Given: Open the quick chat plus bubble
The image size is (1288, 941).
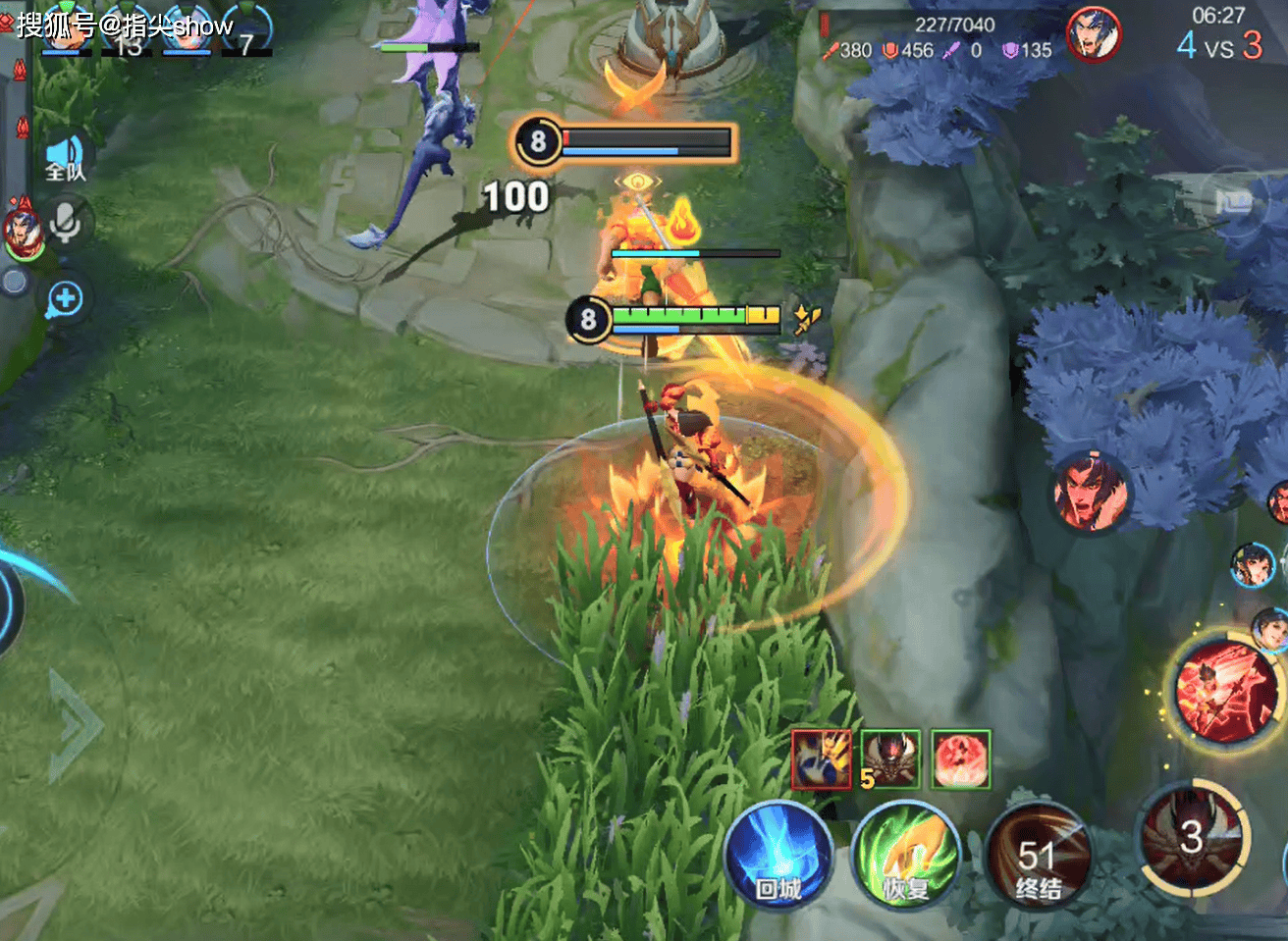Looking at the screenshot, I should (x=65, y=299).
